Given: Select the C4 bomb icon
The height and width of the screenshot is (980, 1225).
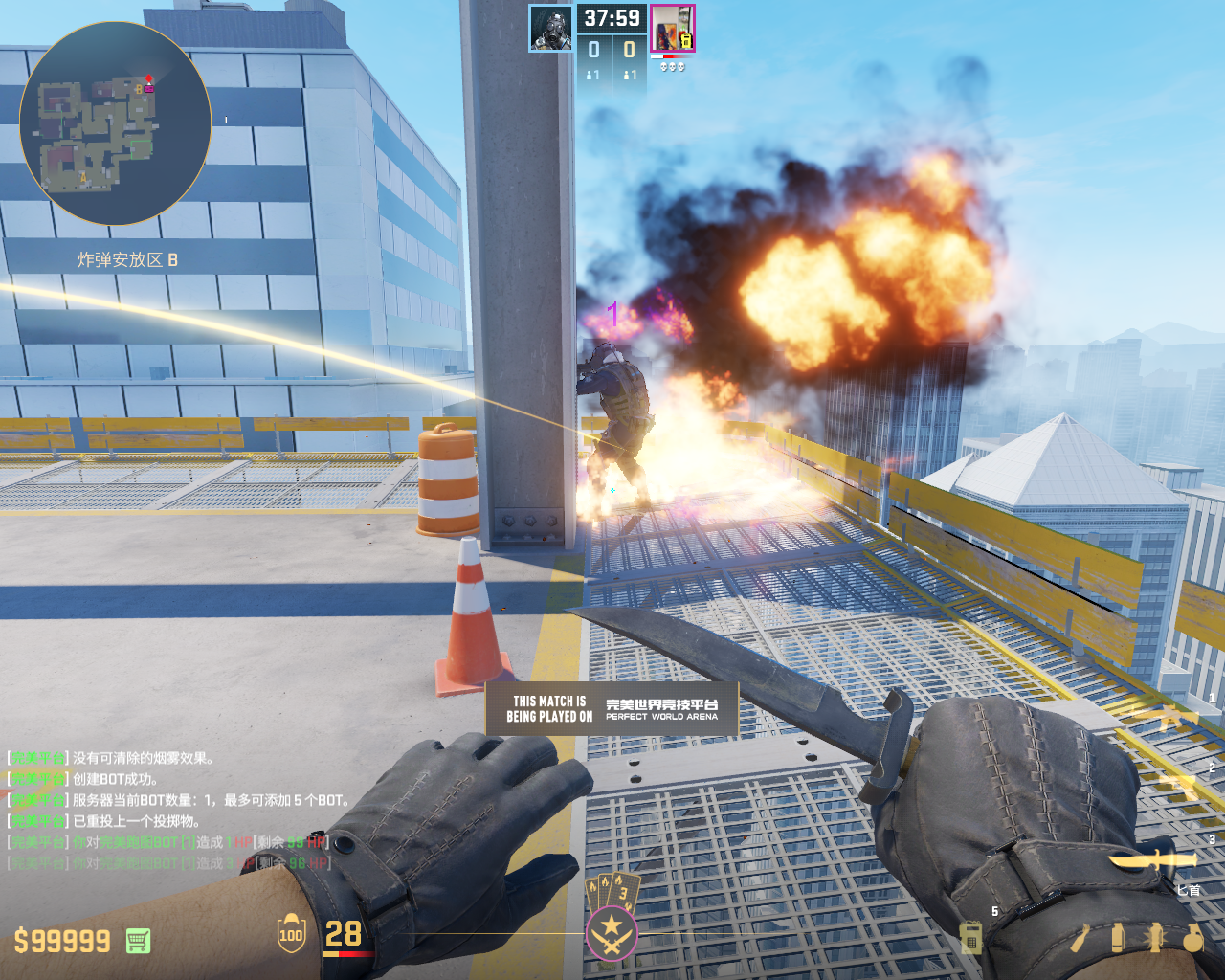Looking at the screenshot, I should [x=970, y=938].
